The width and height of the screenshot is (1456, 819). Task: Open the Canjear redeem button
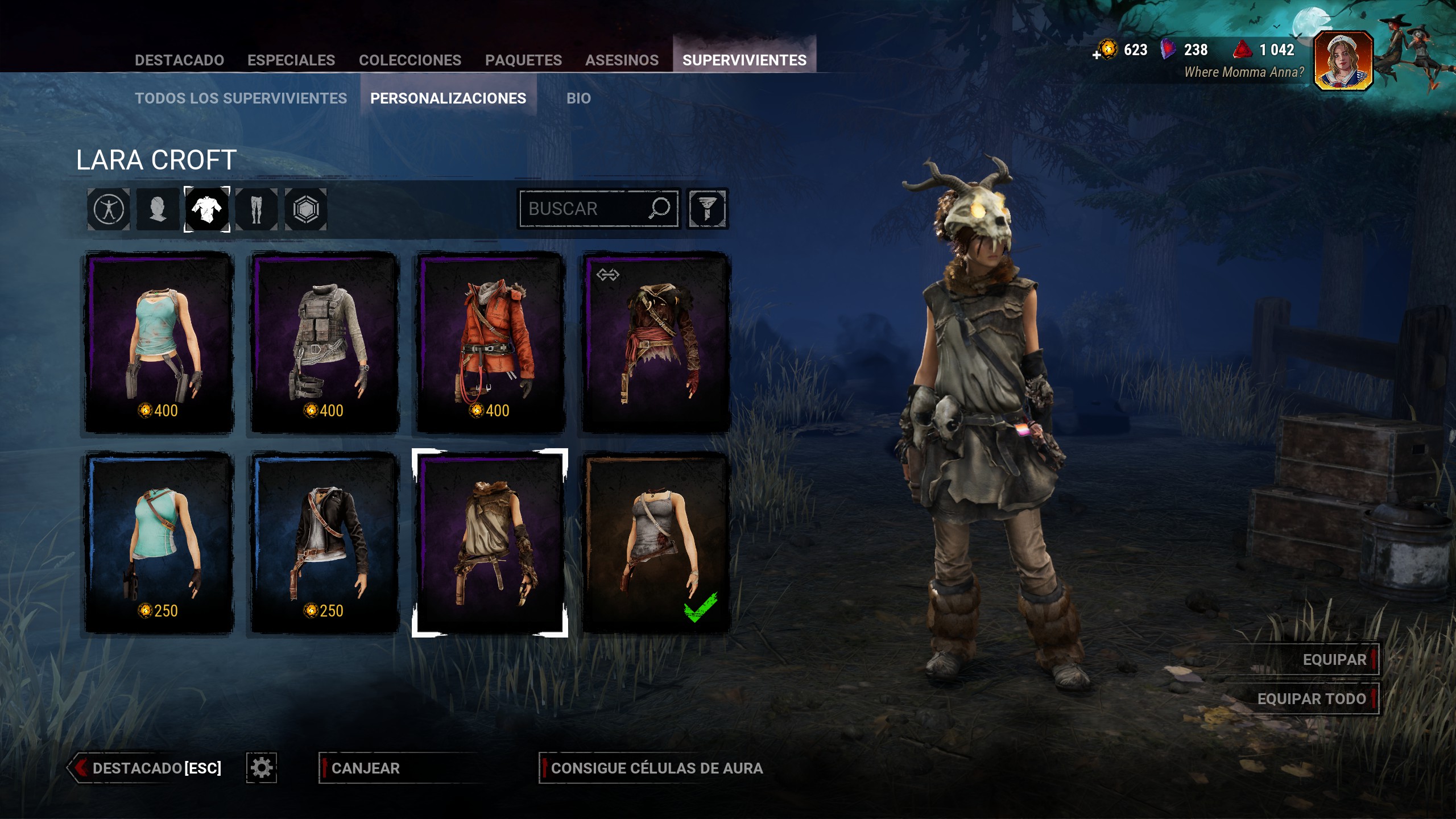coord(366,768)
